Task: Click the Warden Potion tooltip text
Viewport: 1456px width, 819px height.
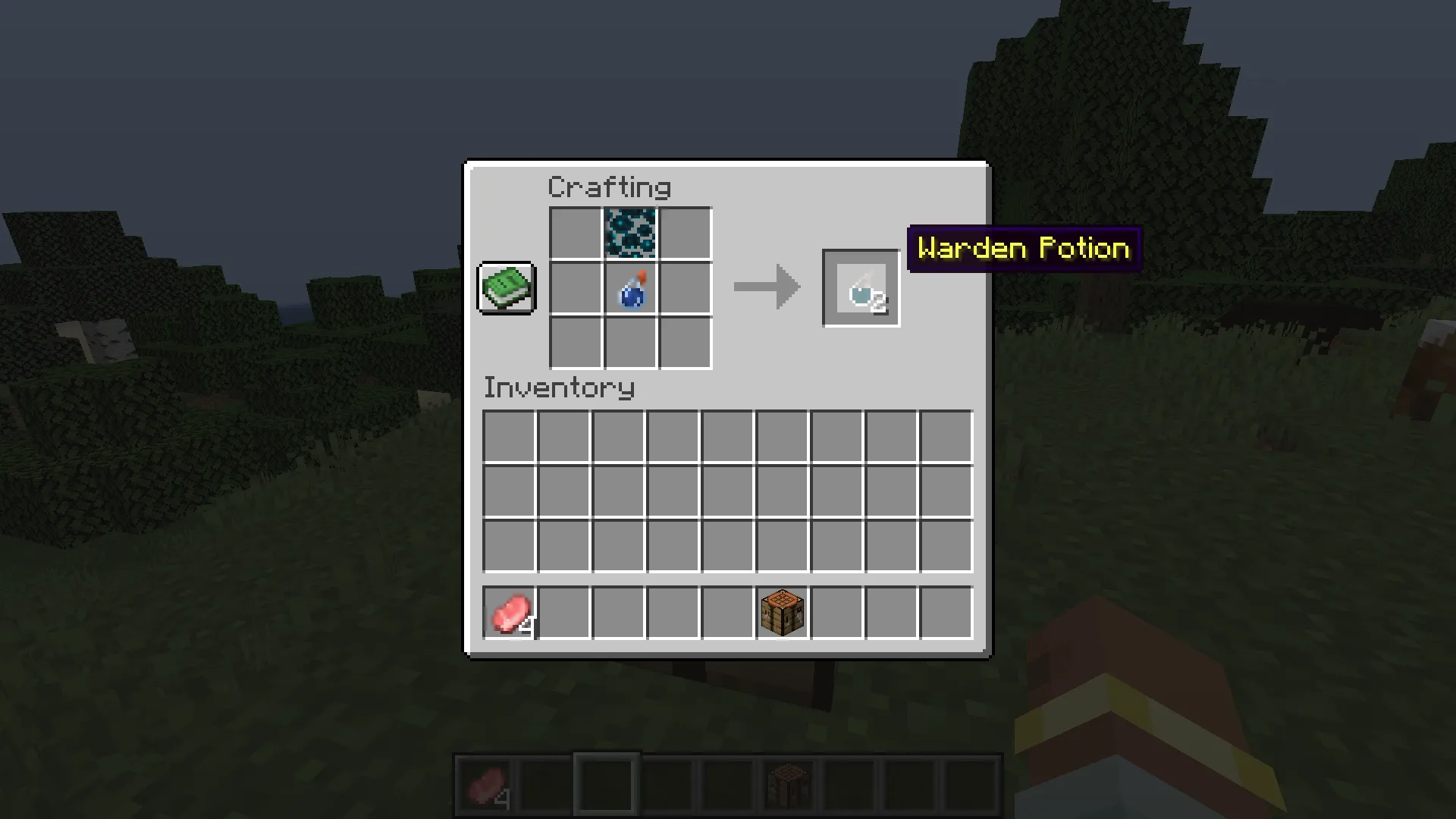Action: [1024, 249]
